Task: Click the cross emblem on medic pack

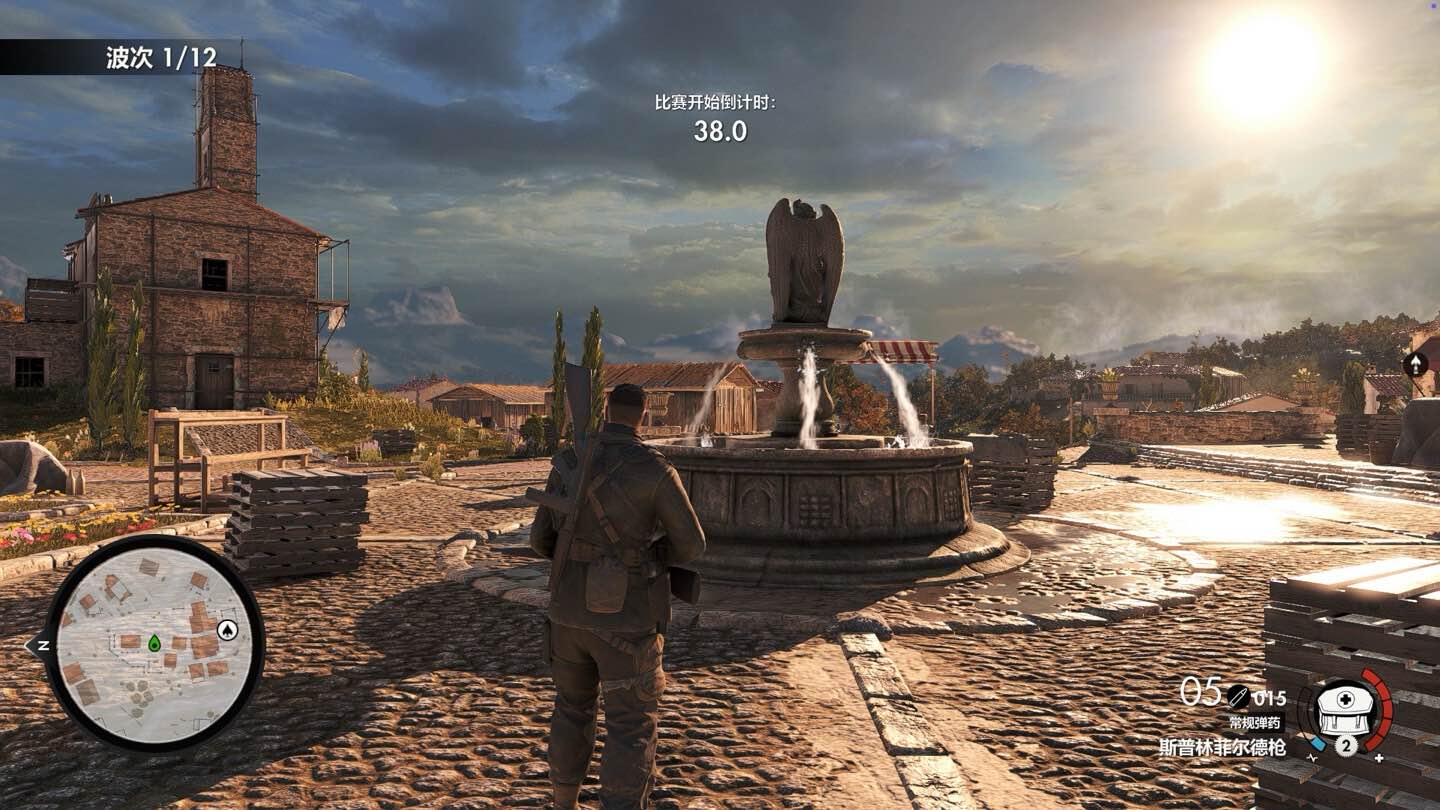Action: (x=1344, y=698)
